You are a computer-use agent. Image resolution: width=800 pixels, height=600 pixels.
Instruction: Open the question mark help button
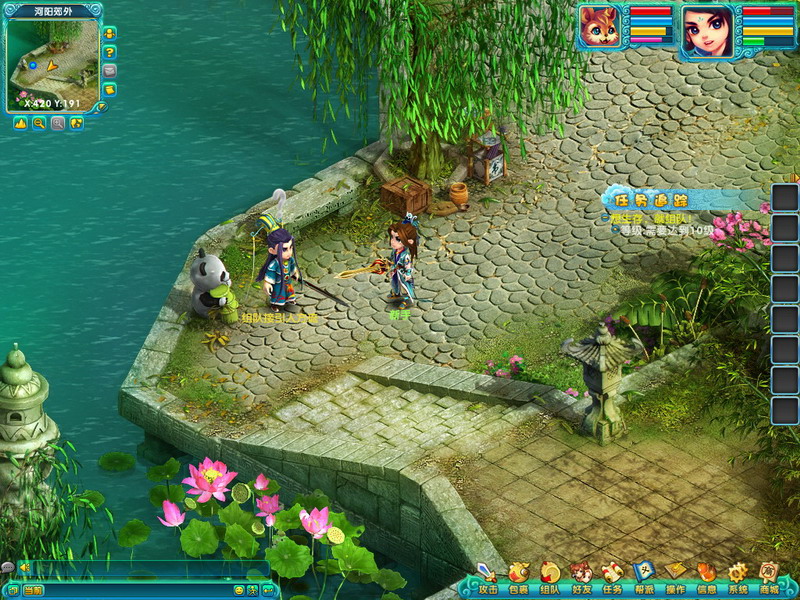pyautogui.click(x=109, y=52)
